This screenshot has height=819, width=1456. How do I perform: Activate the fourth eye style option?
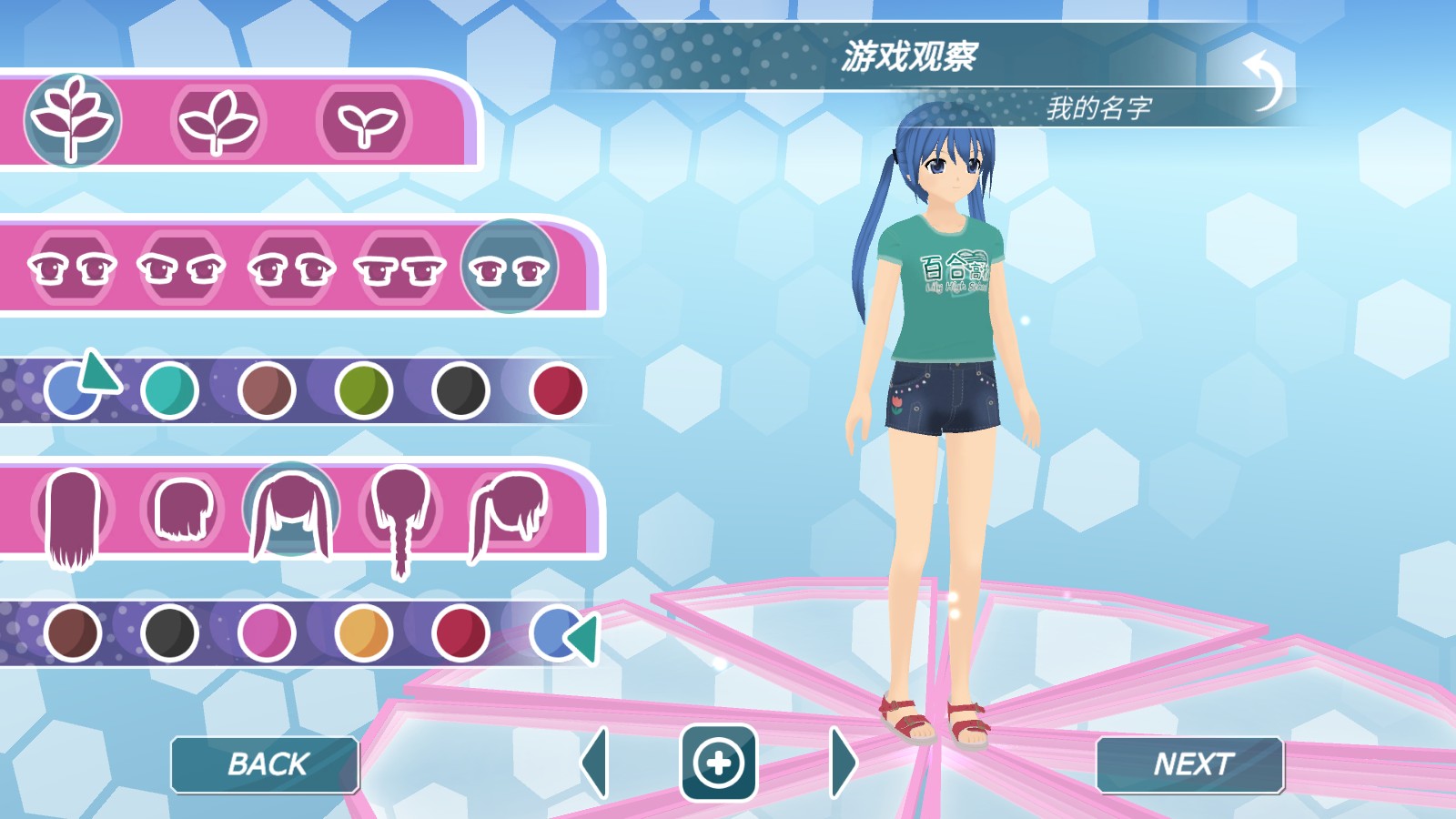(399, 268)
